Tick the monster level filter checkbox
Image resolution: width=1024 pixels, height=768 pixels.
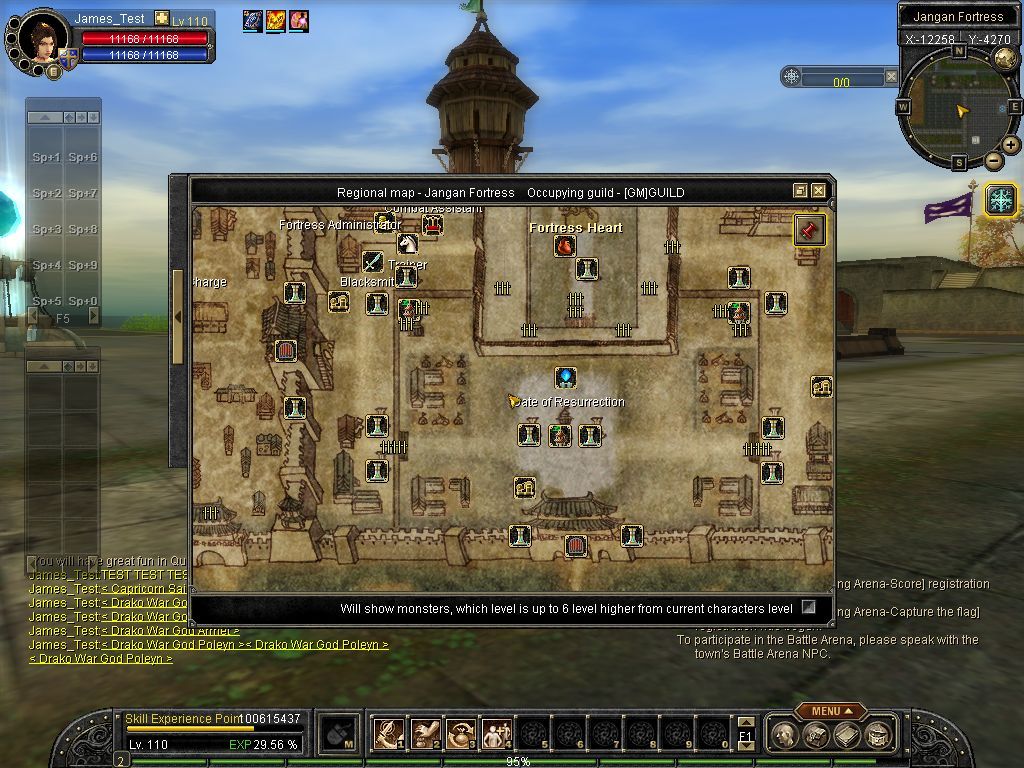(x=809, y=608)
